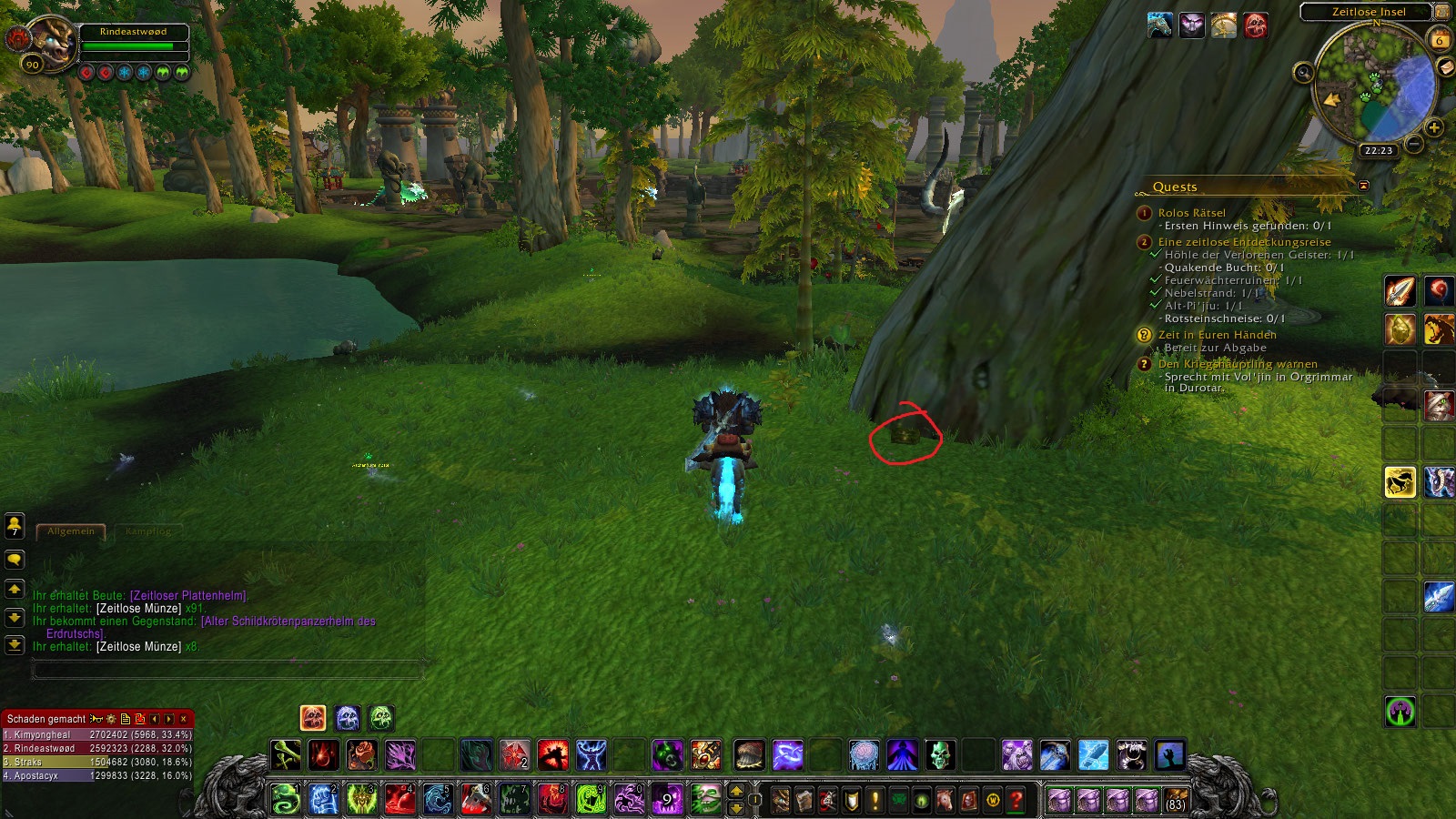
Task: Open the calendar button showing 6
Action: [1440, 39]
